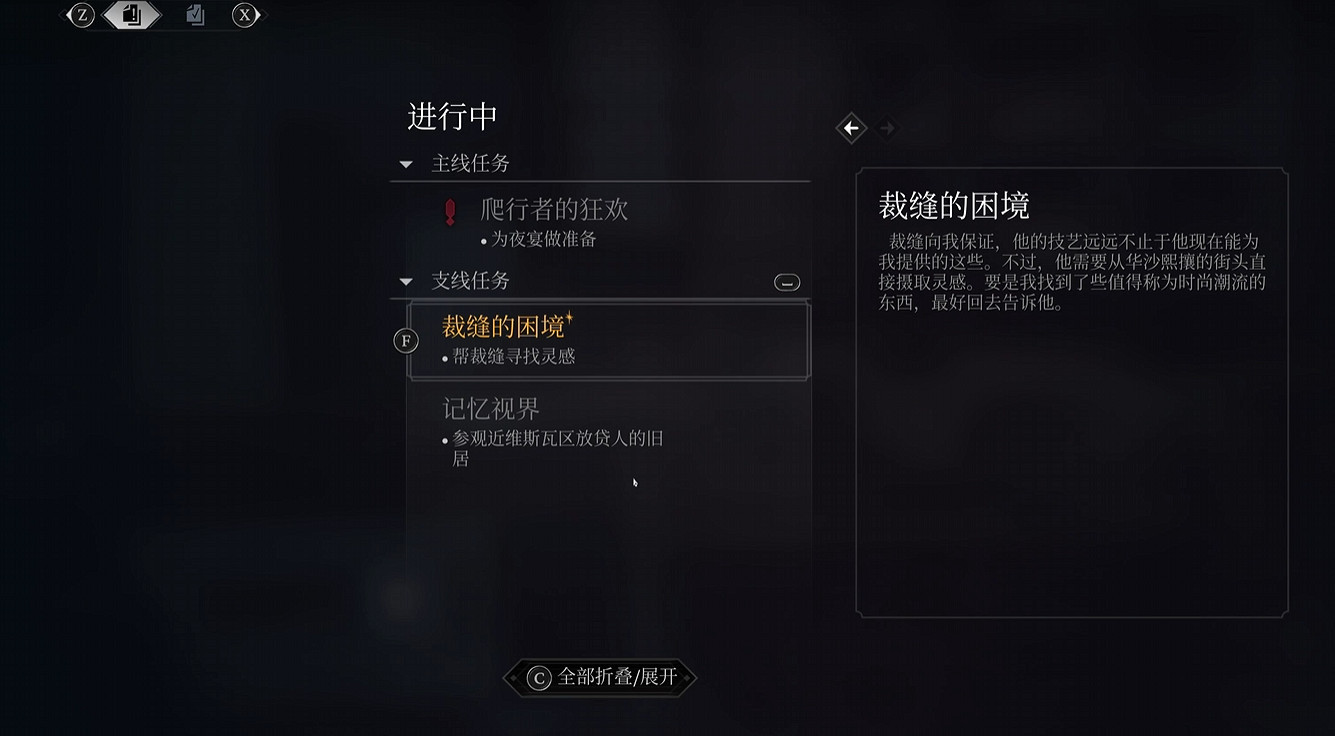Open the 进行中 quest category heading
This screenshot has width=1335, height=736.
coord(452,117)
